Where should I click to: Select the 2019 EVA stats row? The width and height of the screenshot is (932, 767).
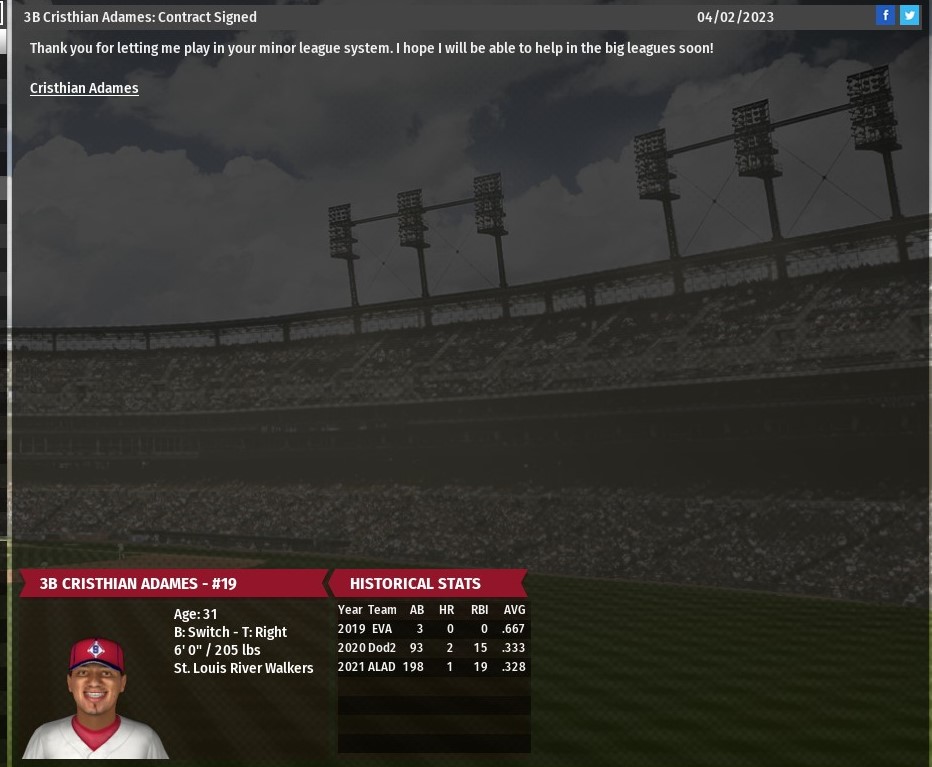pos(432,629)
